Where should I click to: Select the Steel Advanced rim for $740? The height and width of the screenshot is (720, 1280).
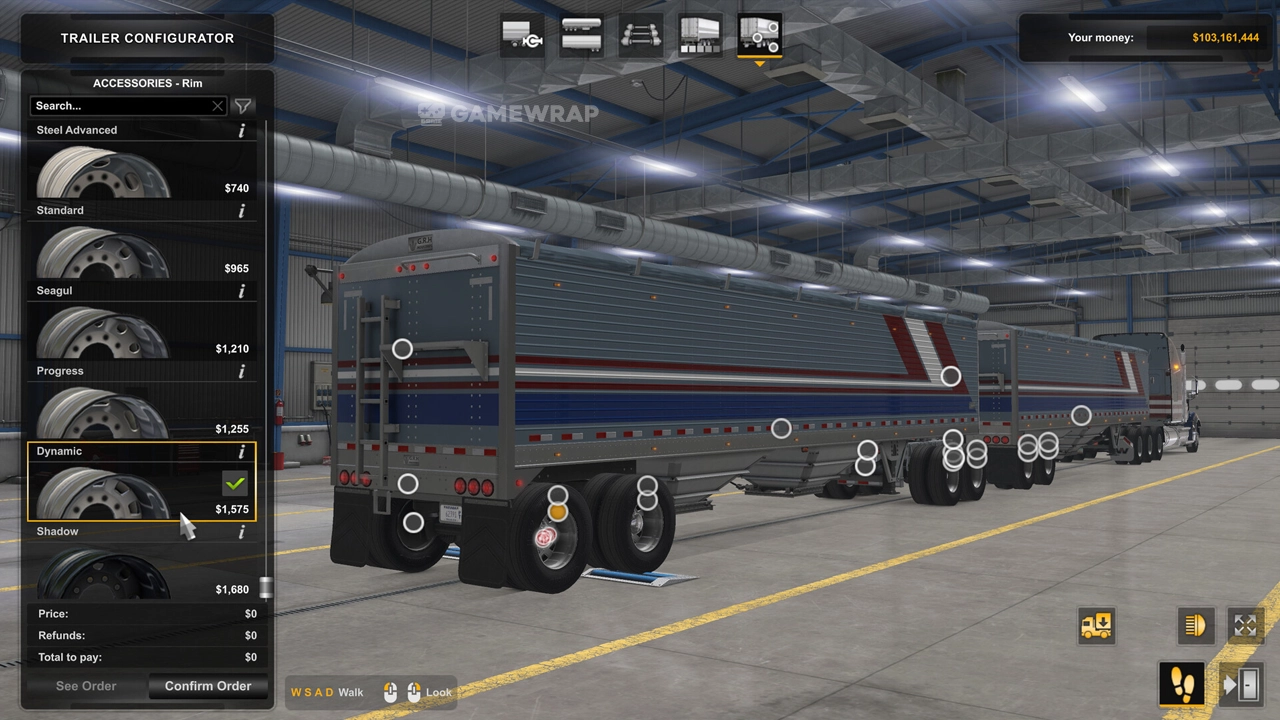[x=140, y=170]
